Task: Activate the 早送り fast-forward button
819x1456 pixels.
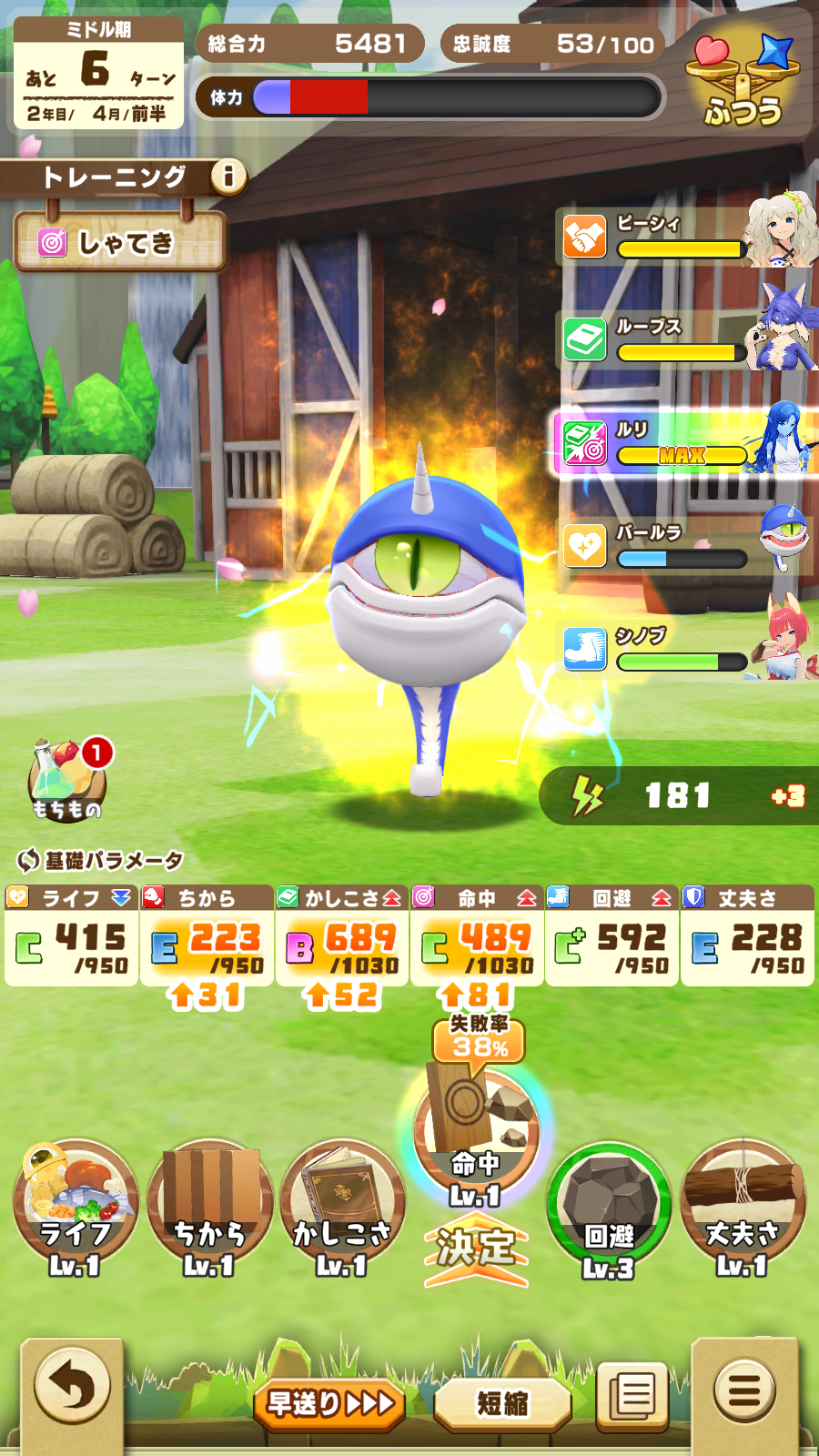Action: pos(329,1403)
